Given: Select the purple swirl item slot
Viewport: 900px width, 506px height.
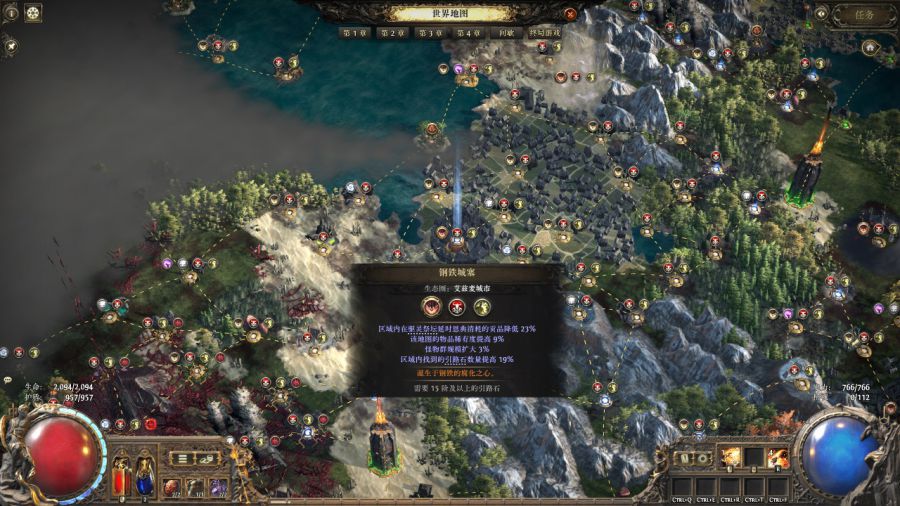Looking at the screenshot, I should pos(218,487).
